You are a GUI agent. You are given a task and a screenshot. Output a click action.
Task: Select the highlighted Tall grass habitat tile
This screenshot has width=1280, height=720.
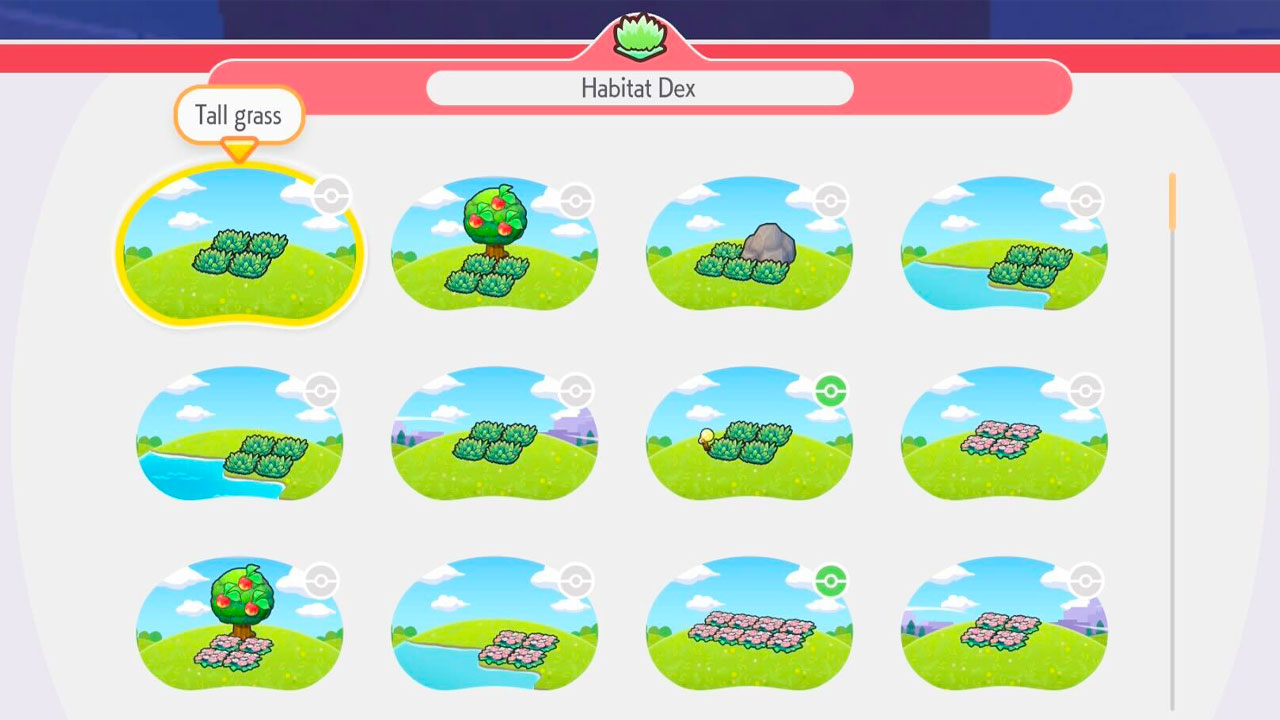[x=239, y=246]
